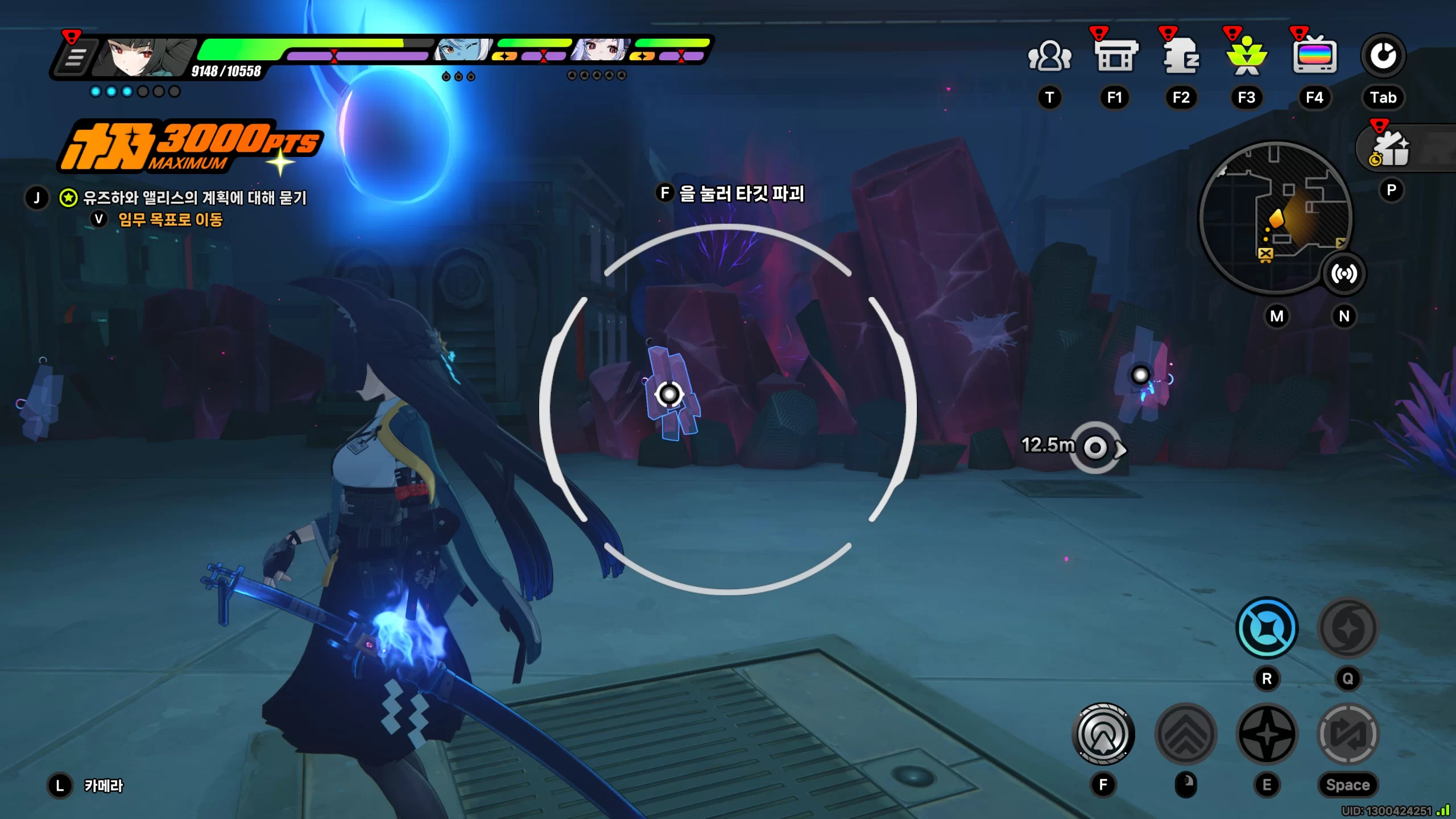The height and width of the screenshot is (819, 1456).
Task: Click the signal broadcast icon beside minimap
Action: [1343, 274]
